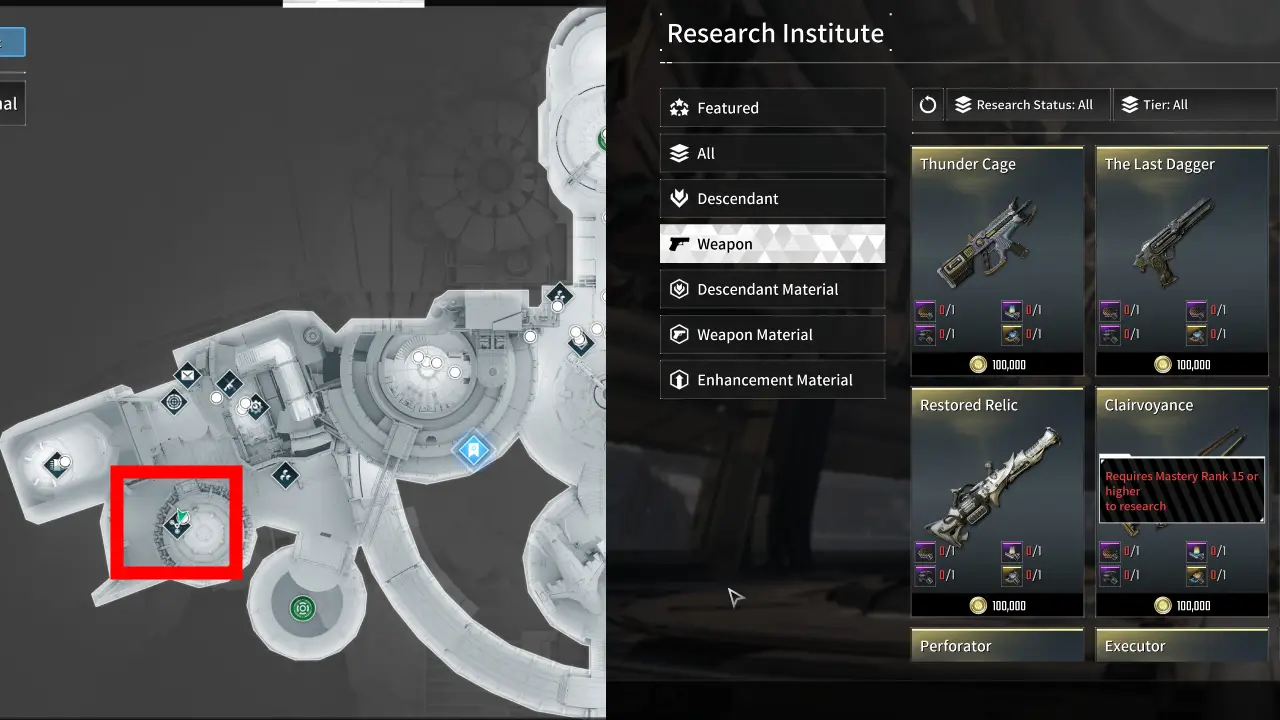Click the shield icon on the Descendant category

coord(679,198)
